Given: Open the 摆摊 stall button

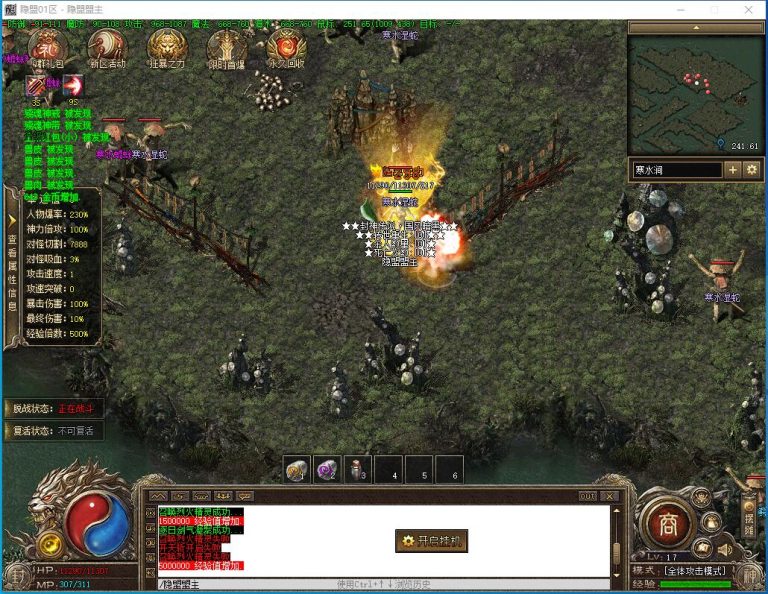Looking at the screenshot, I should point(750,520).
